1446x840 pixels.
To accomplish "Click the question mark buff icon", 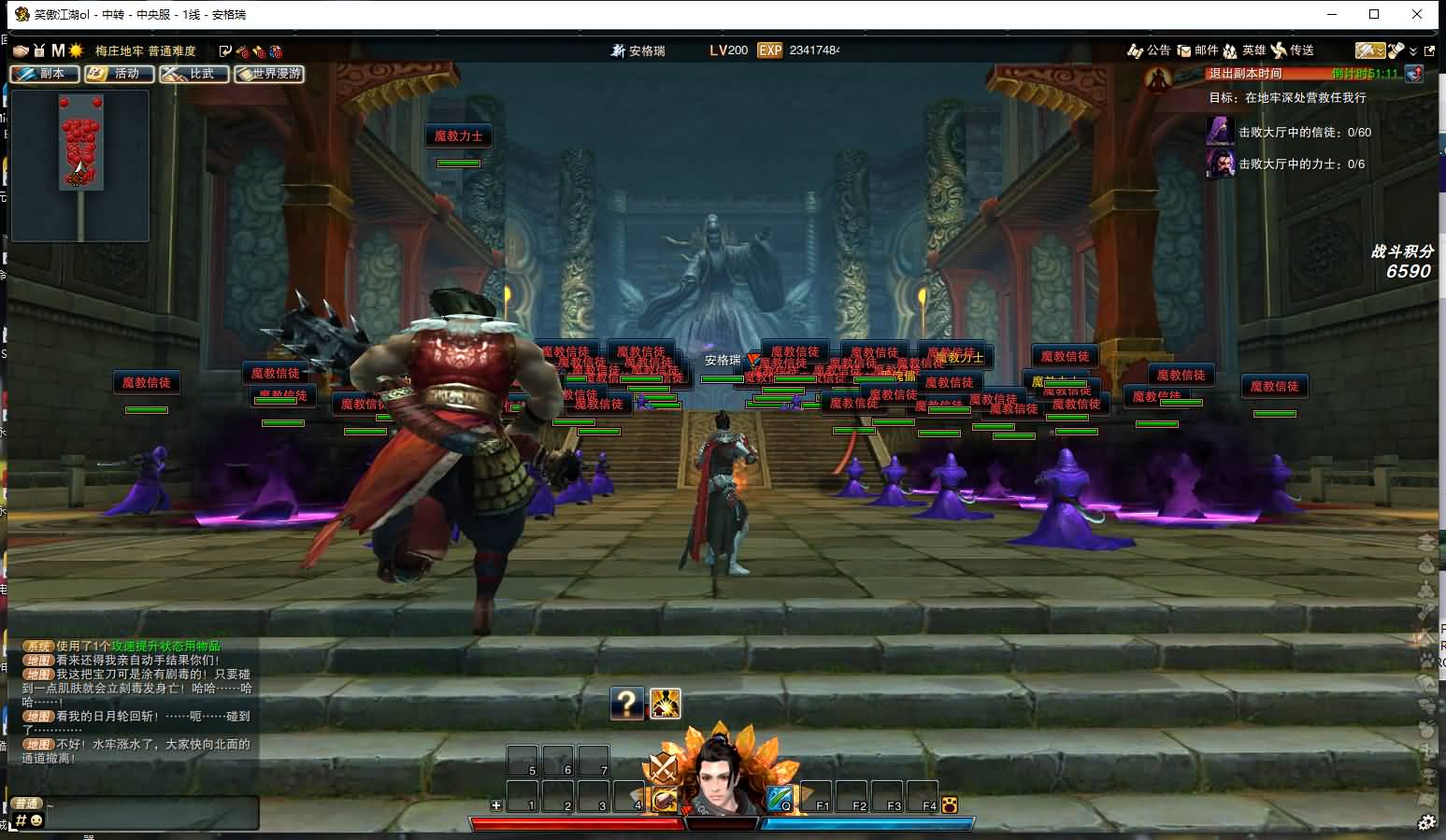I will tap(627, 703).
